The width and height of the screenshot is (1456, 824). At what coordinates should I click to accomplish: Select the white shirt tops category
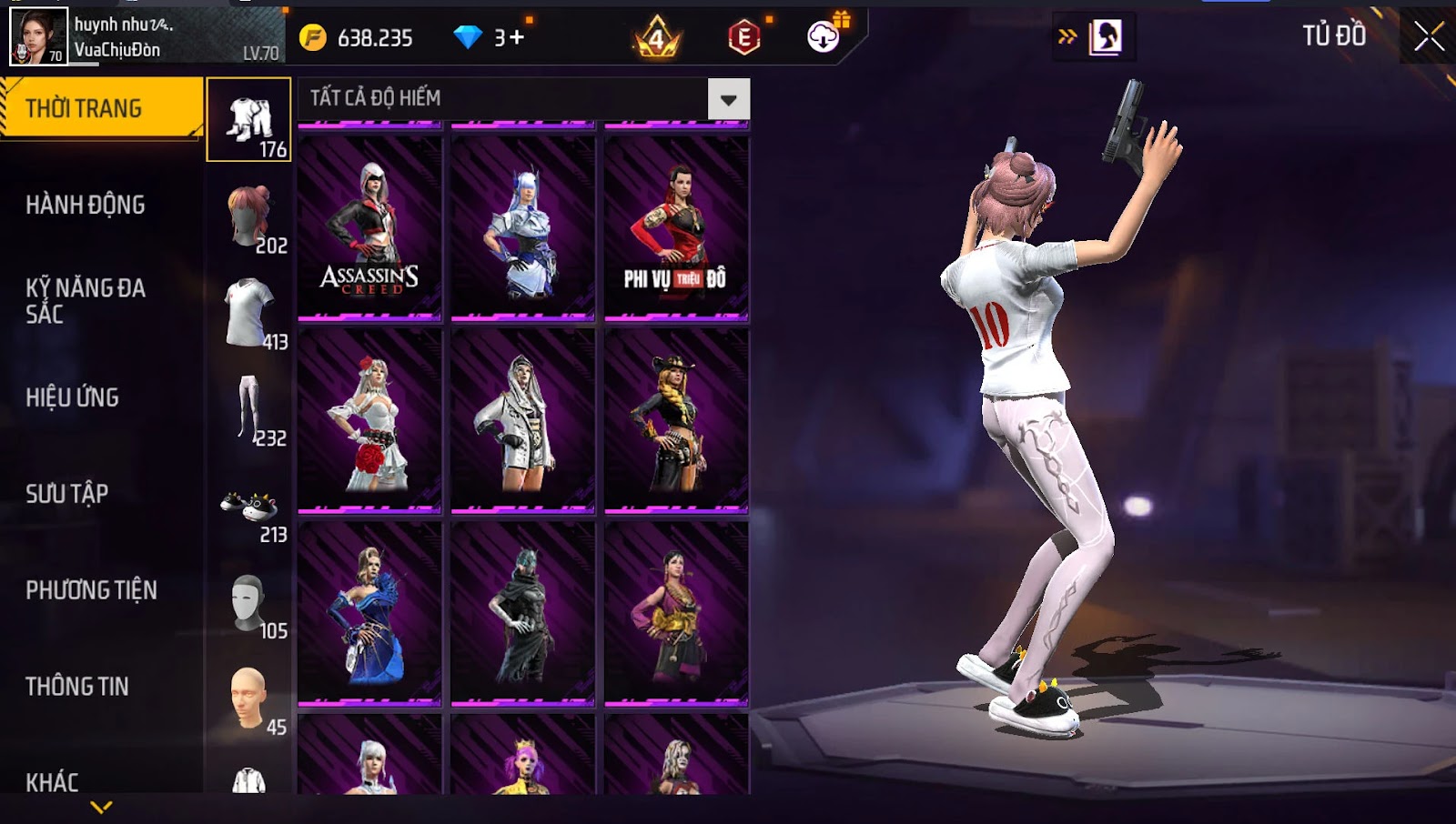pos(249,313)
